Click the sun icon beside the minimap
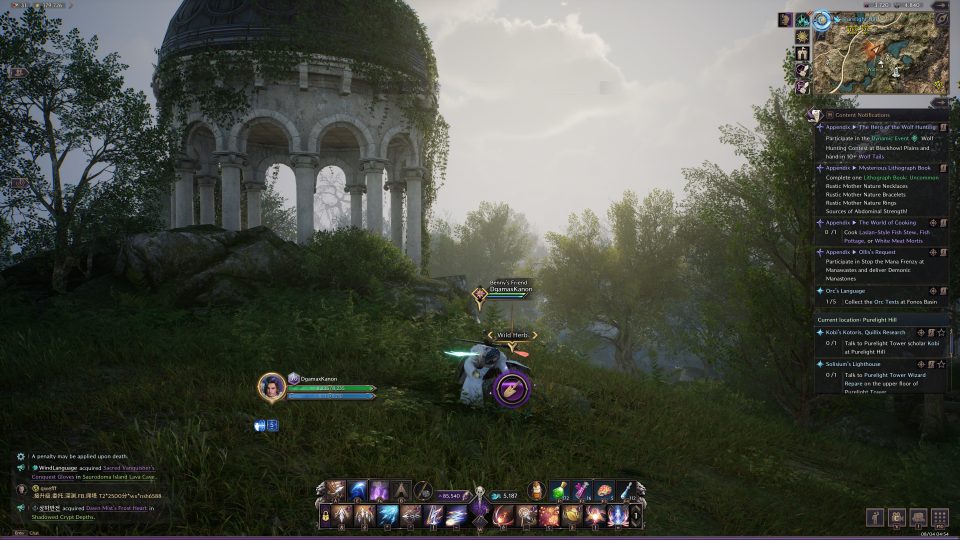 click(x=802, y=36)
